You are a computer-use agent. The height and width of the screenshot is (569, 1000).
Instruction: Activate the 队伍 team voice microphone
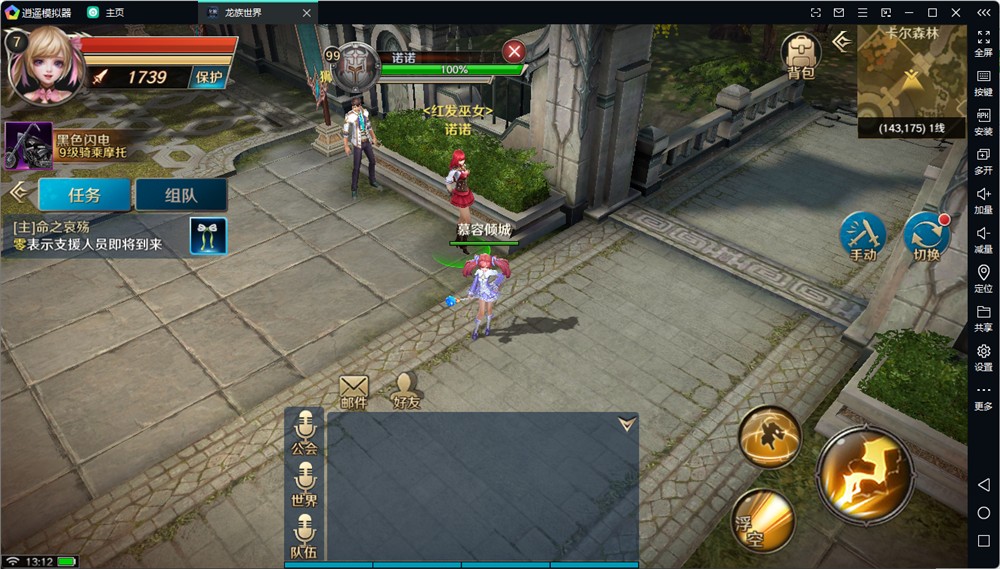[x=304, y=536]
